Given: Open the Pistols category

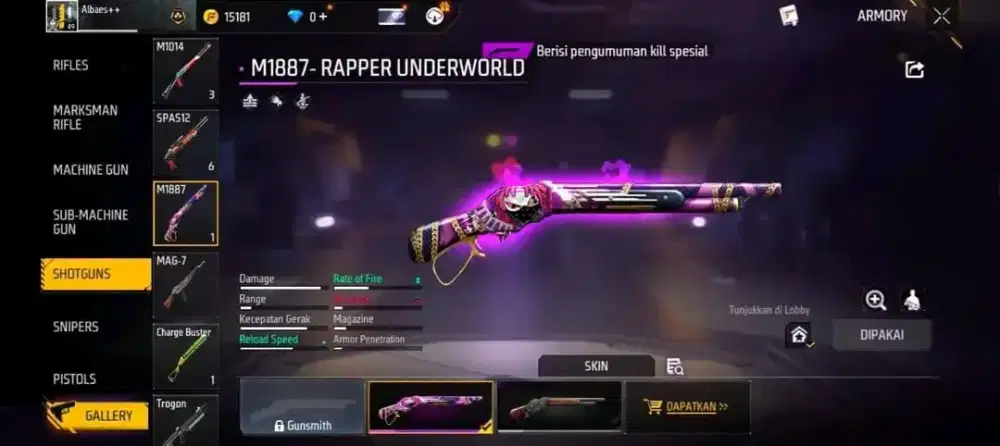Looking at the screenshot, I should click(x=75, y=379).
